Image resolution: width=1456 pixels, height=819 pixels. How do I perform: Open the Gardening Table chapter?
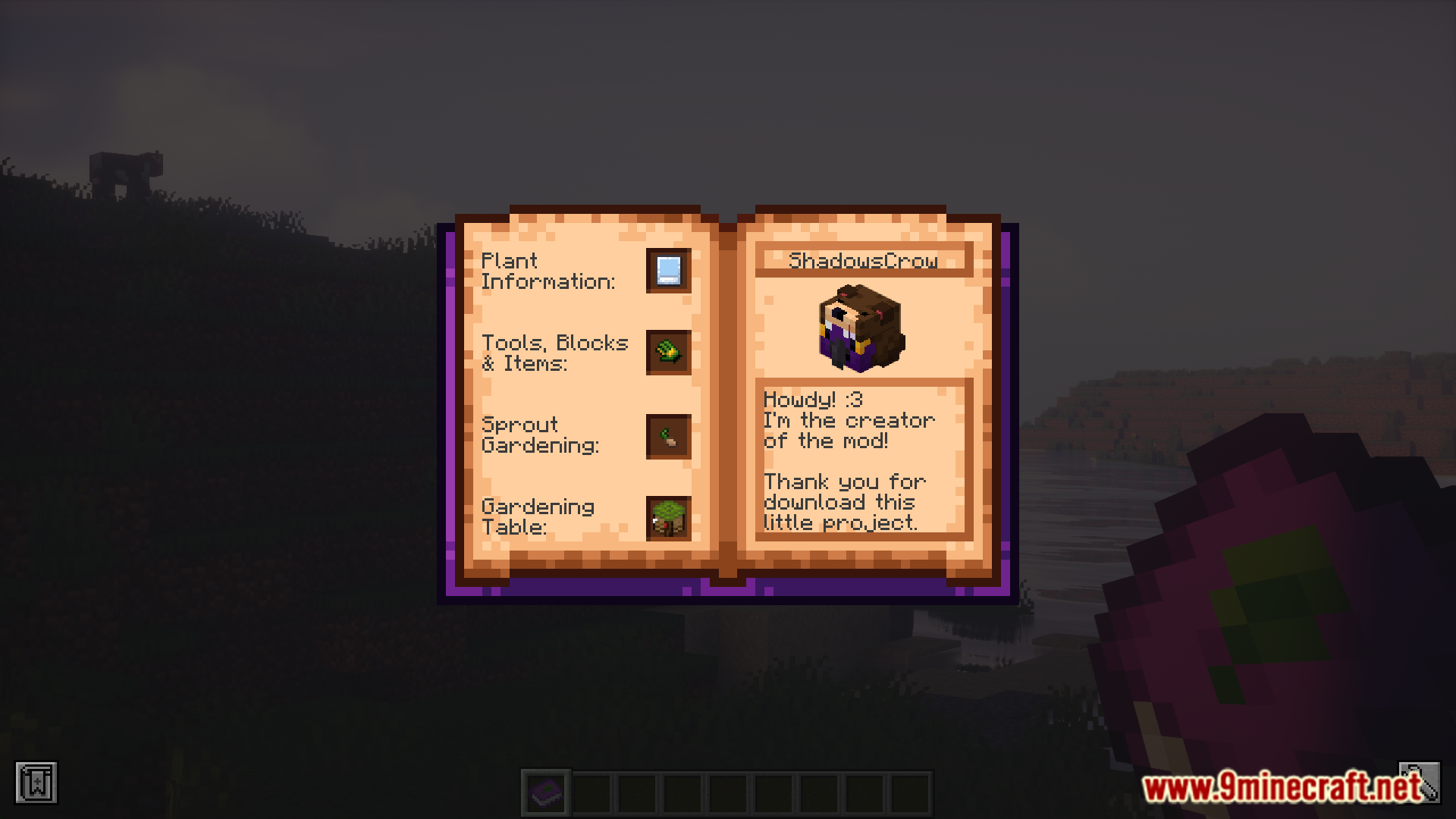(x=668, y=519)
